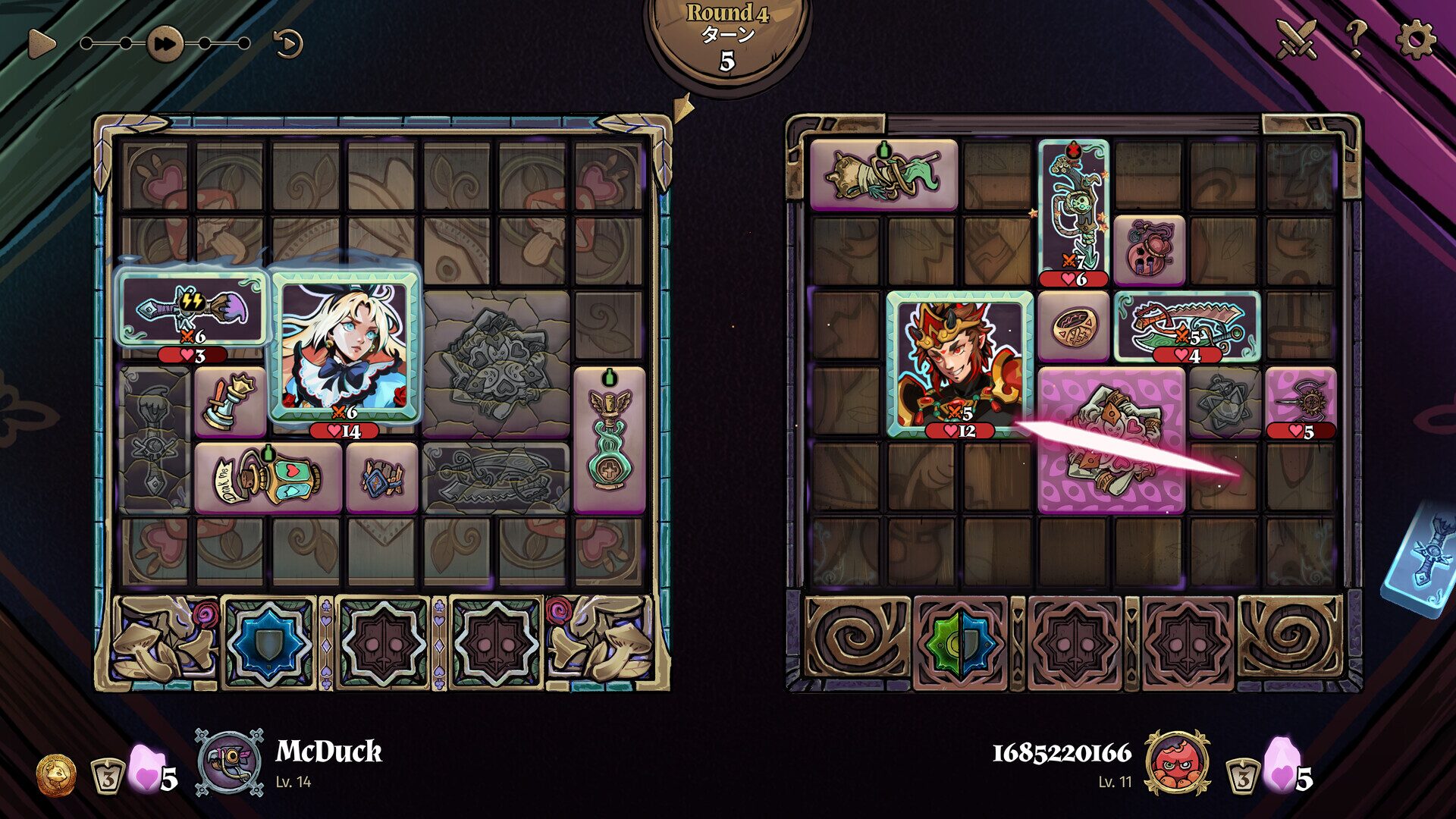Viewport: 1456px width, 819px height.
Task: Inspect the chess piece item tile
Action: pyautogui.click(x=229, y=402)
